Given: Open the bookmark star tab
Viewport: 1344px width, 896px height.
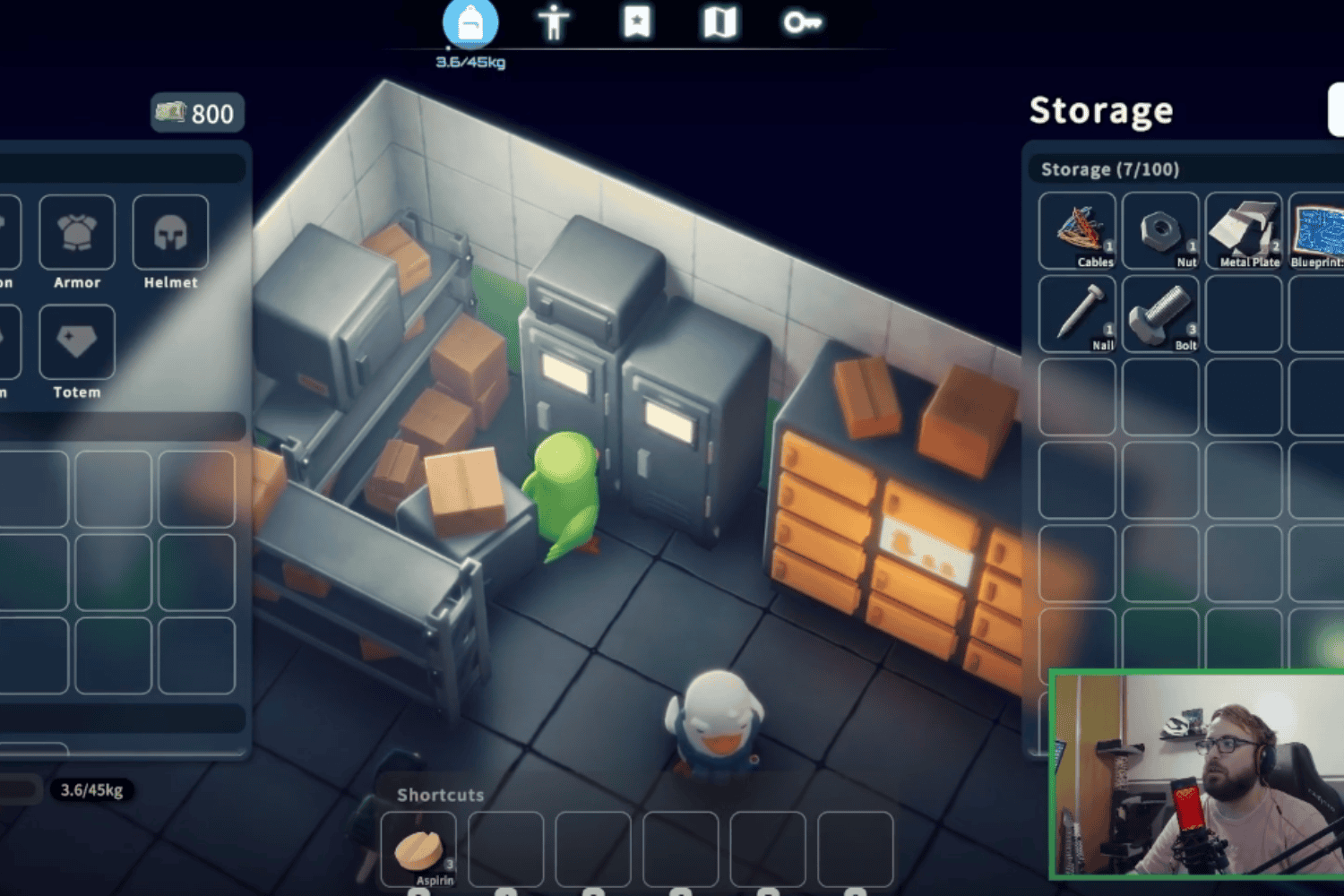Looking at the screenshot, I should (x=637, y=22).
